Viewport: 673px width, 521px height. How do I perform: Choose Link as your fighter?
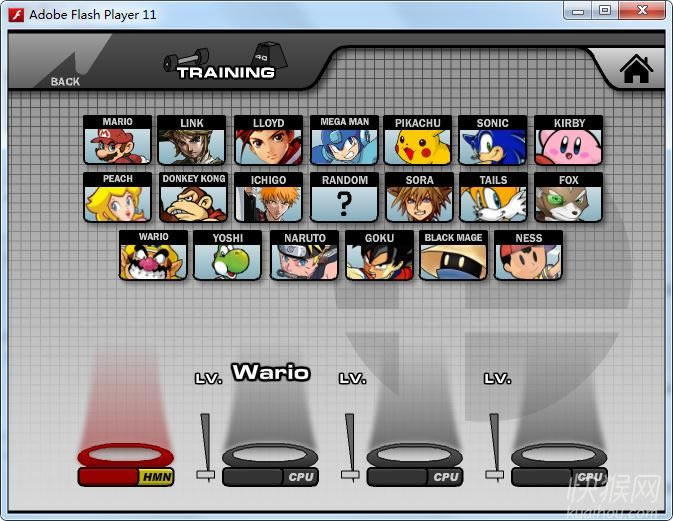pos(192,141)
